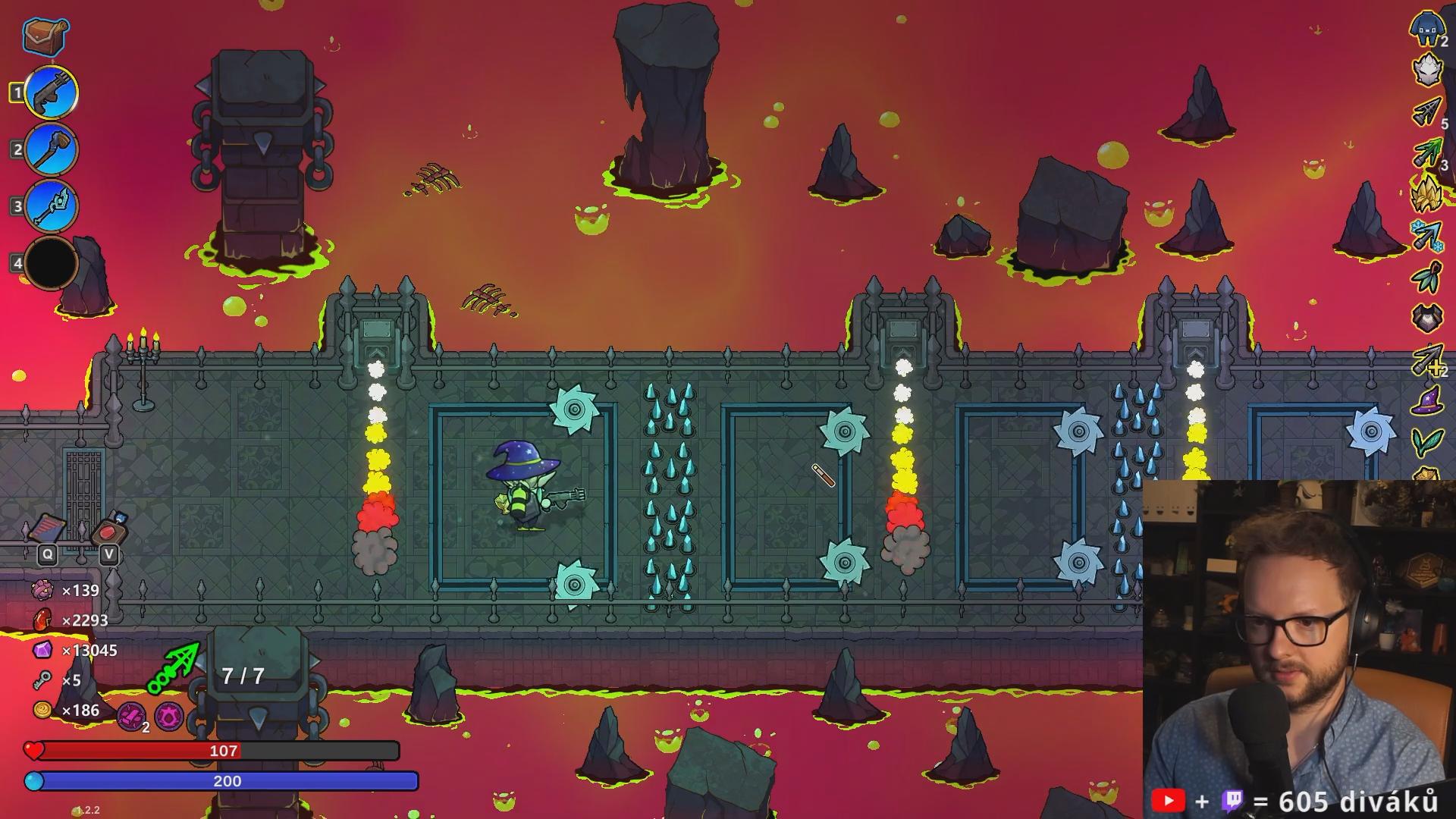This screenshot has width=1456, height=819.
Task: Inspect the spiky golden hair relic
Action: point(1426,193)
